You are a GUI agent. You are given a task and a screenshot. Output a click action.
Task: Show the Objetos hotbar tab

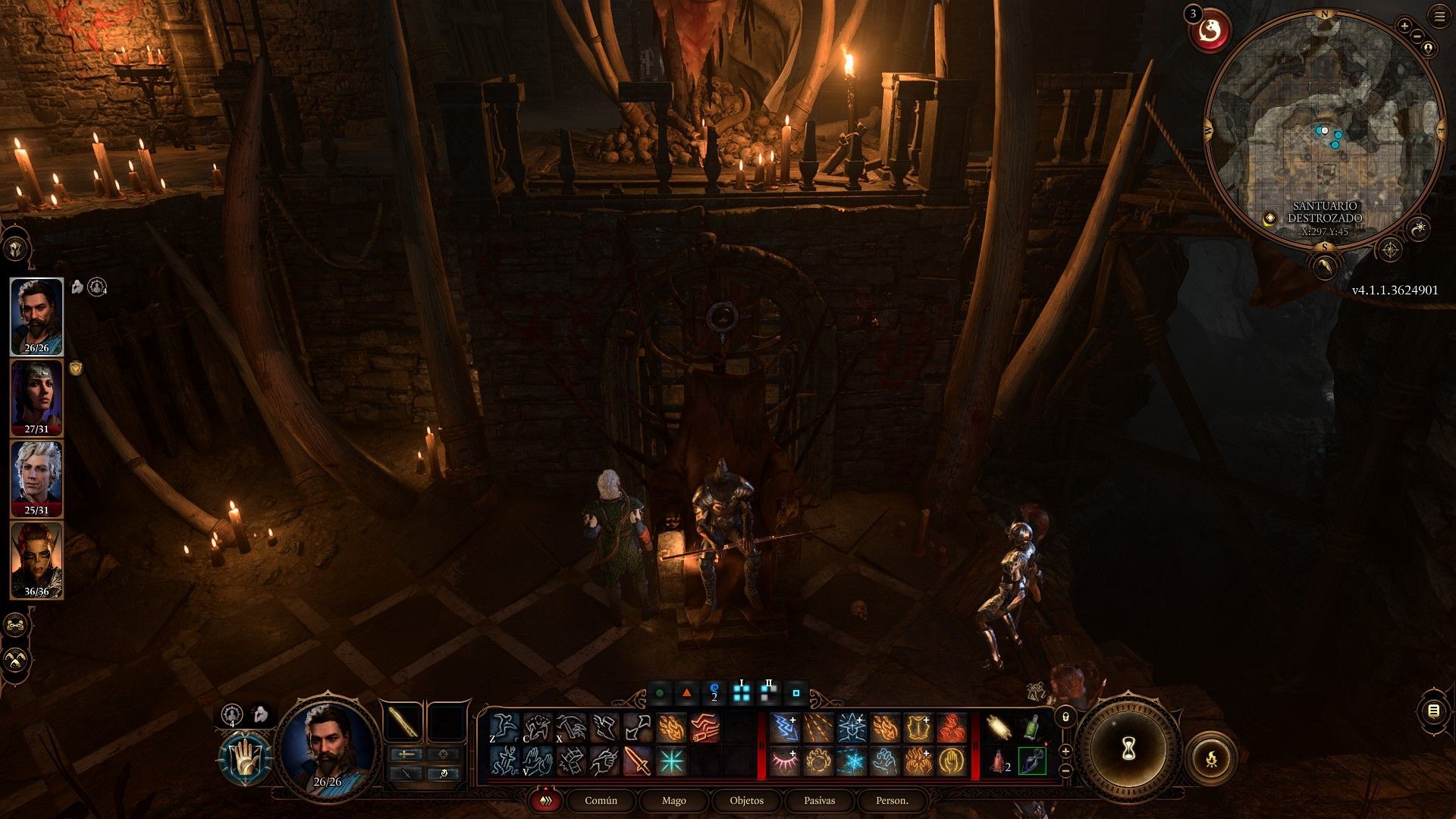point(746,801)
